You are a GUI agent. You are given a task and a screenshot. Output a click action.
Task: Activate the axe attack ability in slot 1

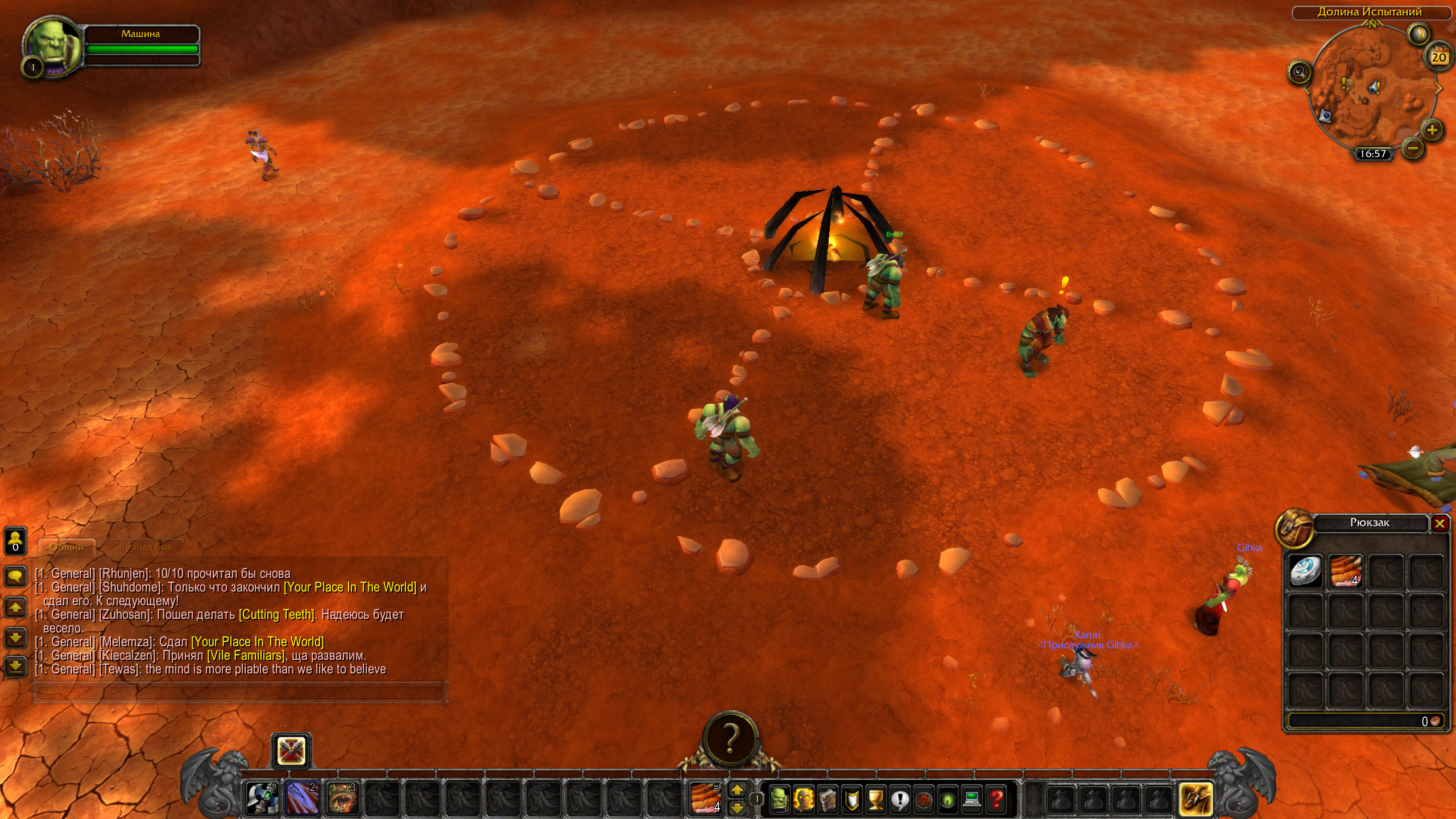[x=262, y=798]
